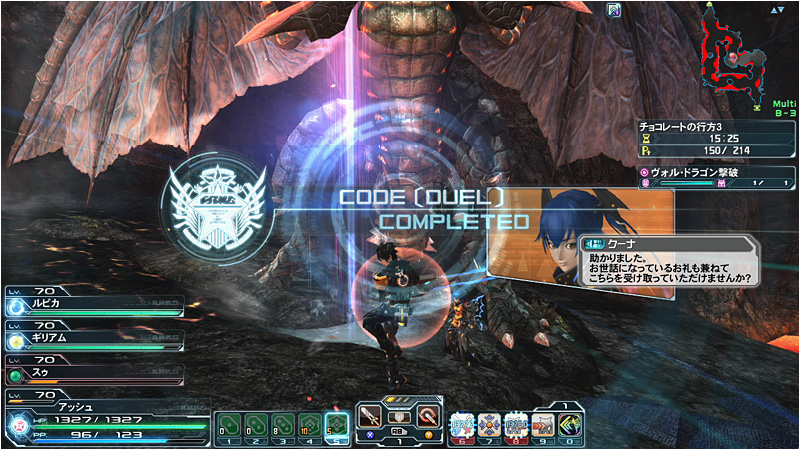
Task: Click the small status icon at top center-right
Action: point(614,10)
